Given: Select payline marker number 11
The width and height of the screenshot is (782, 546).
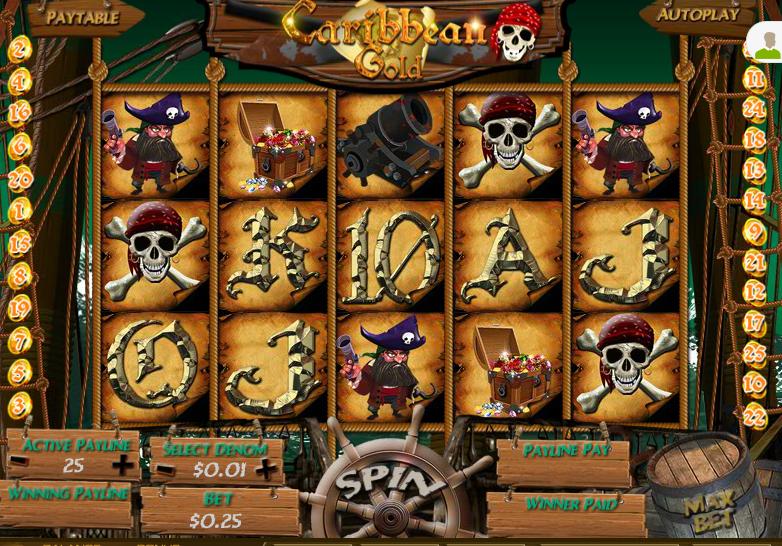Looking at the screenshot, I should tap(754, 78).
